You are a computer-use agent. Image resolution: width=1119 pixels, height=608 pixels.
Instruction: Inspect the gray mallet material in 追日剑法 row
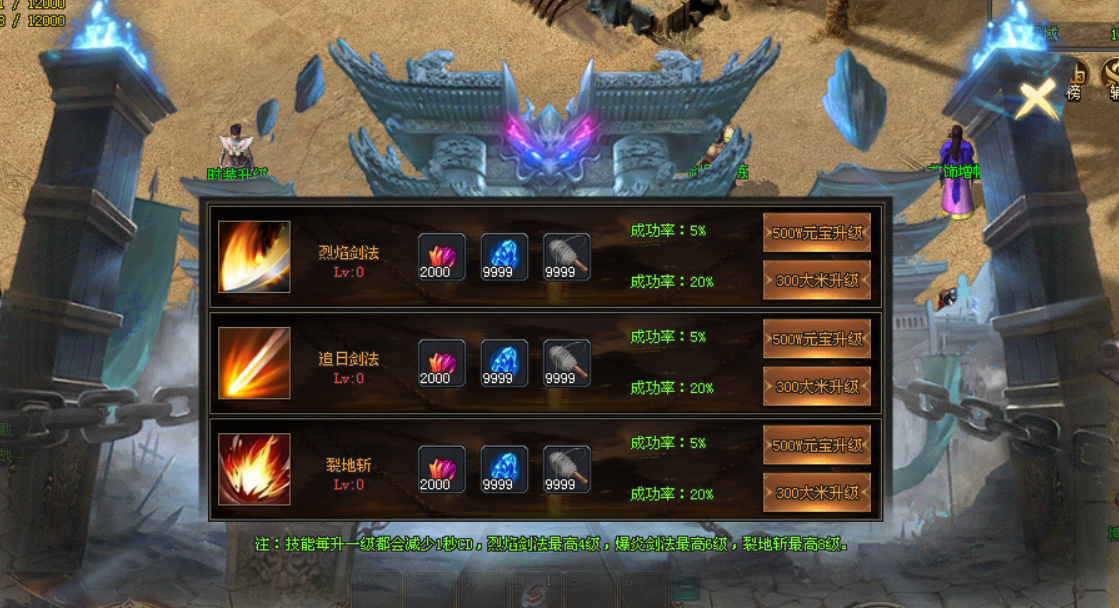click(x=566, y=363)
